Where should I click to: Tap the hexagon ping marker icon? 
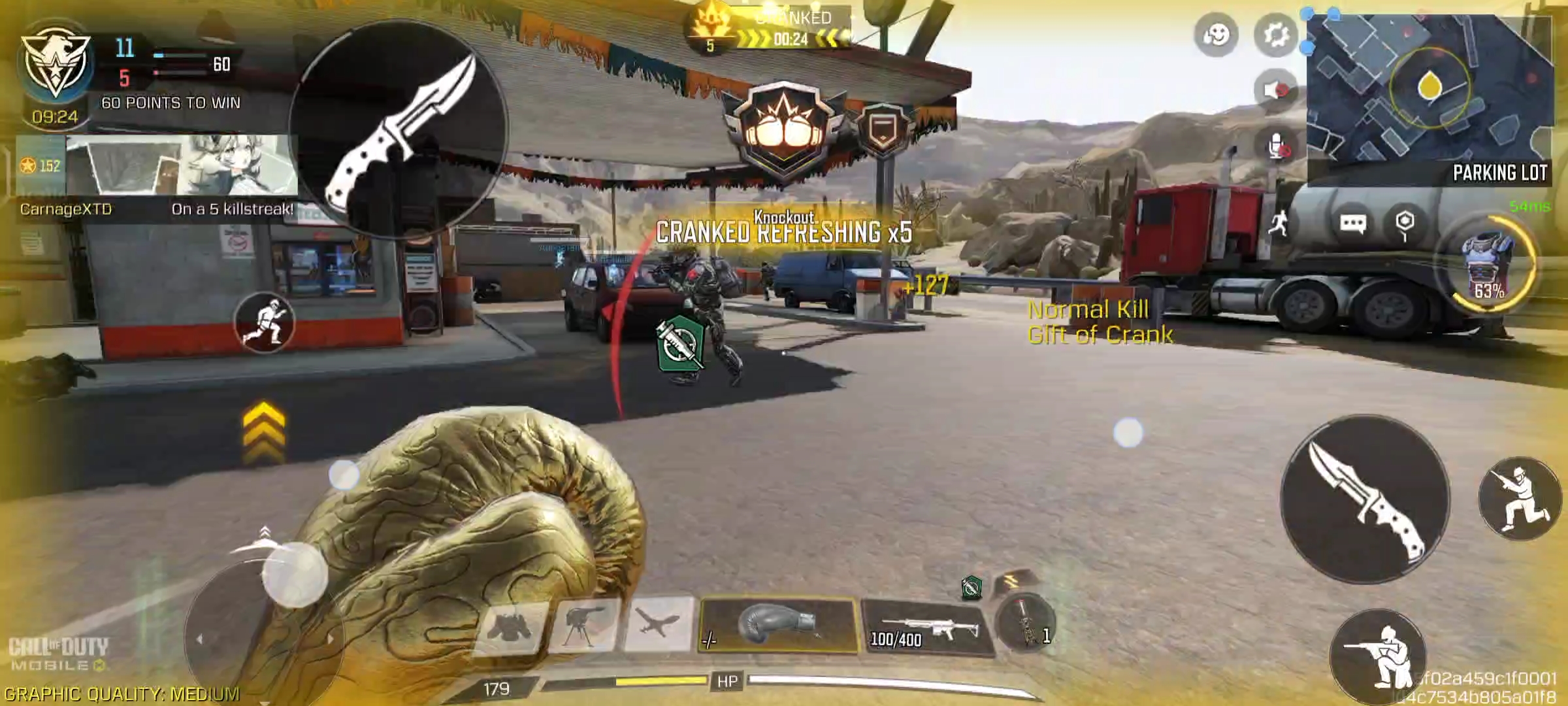[1405, 223]
